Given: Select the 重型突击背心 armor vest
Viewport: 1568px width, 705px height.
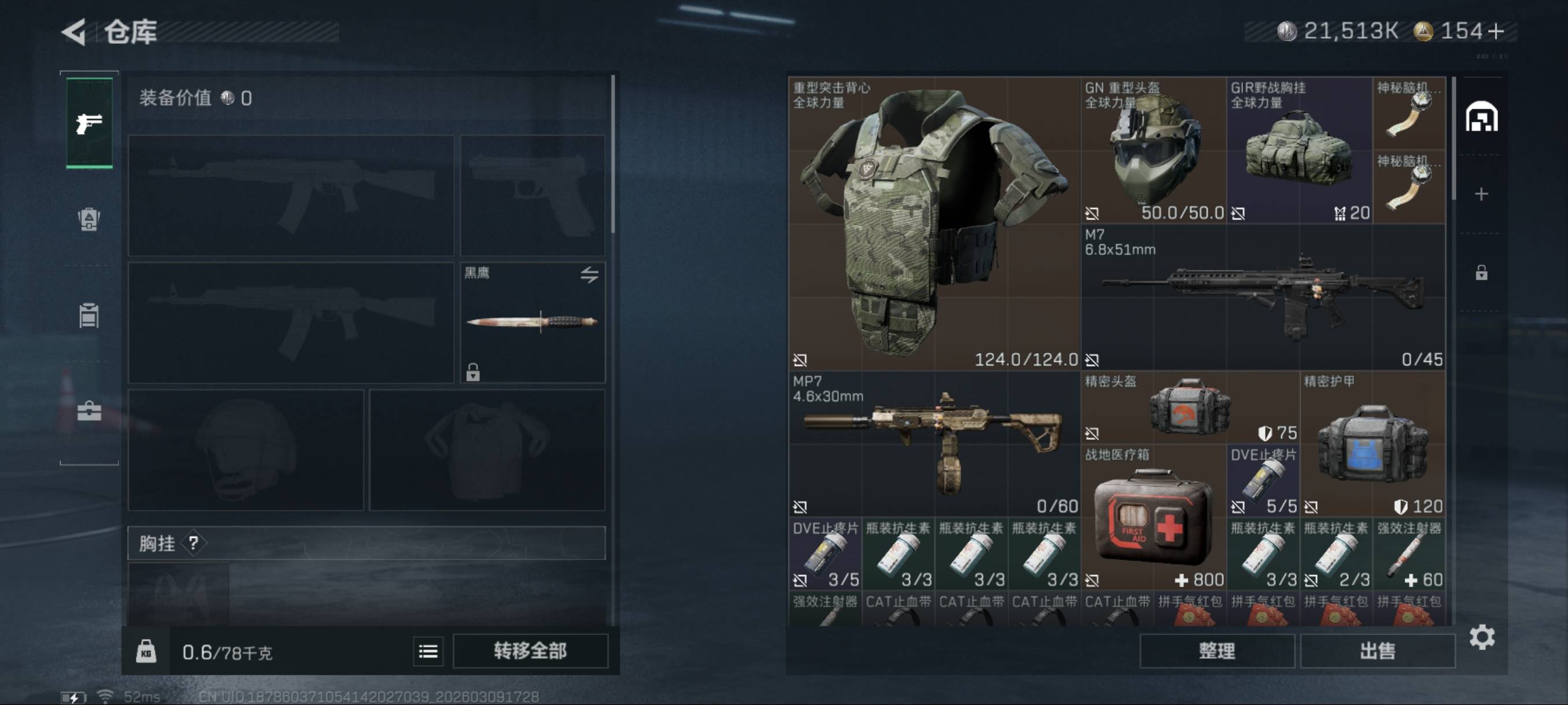Looking at the screenshot, I should 933,223.
